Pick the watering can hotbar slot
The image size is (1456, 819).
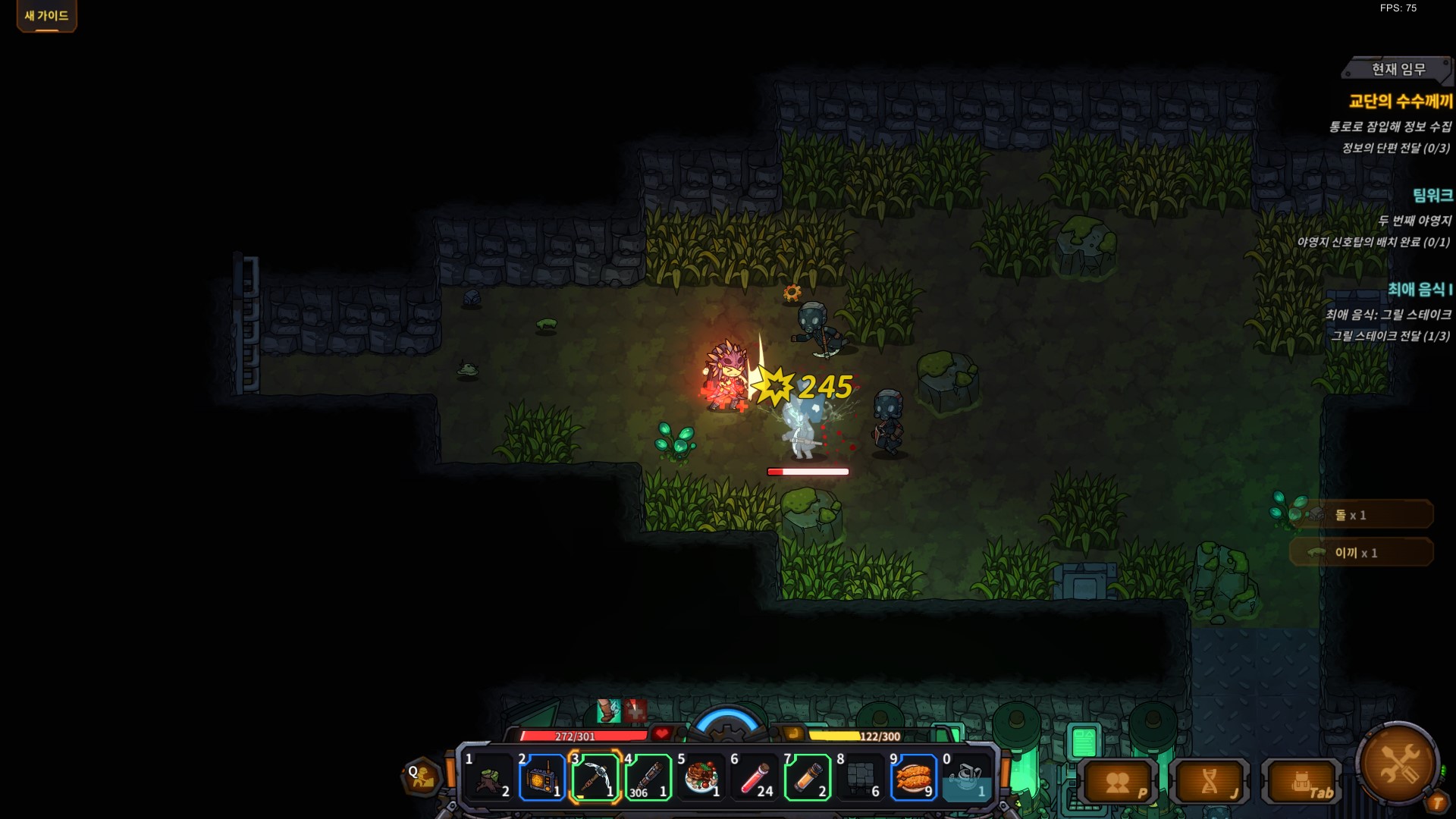[x=966, y=778]
